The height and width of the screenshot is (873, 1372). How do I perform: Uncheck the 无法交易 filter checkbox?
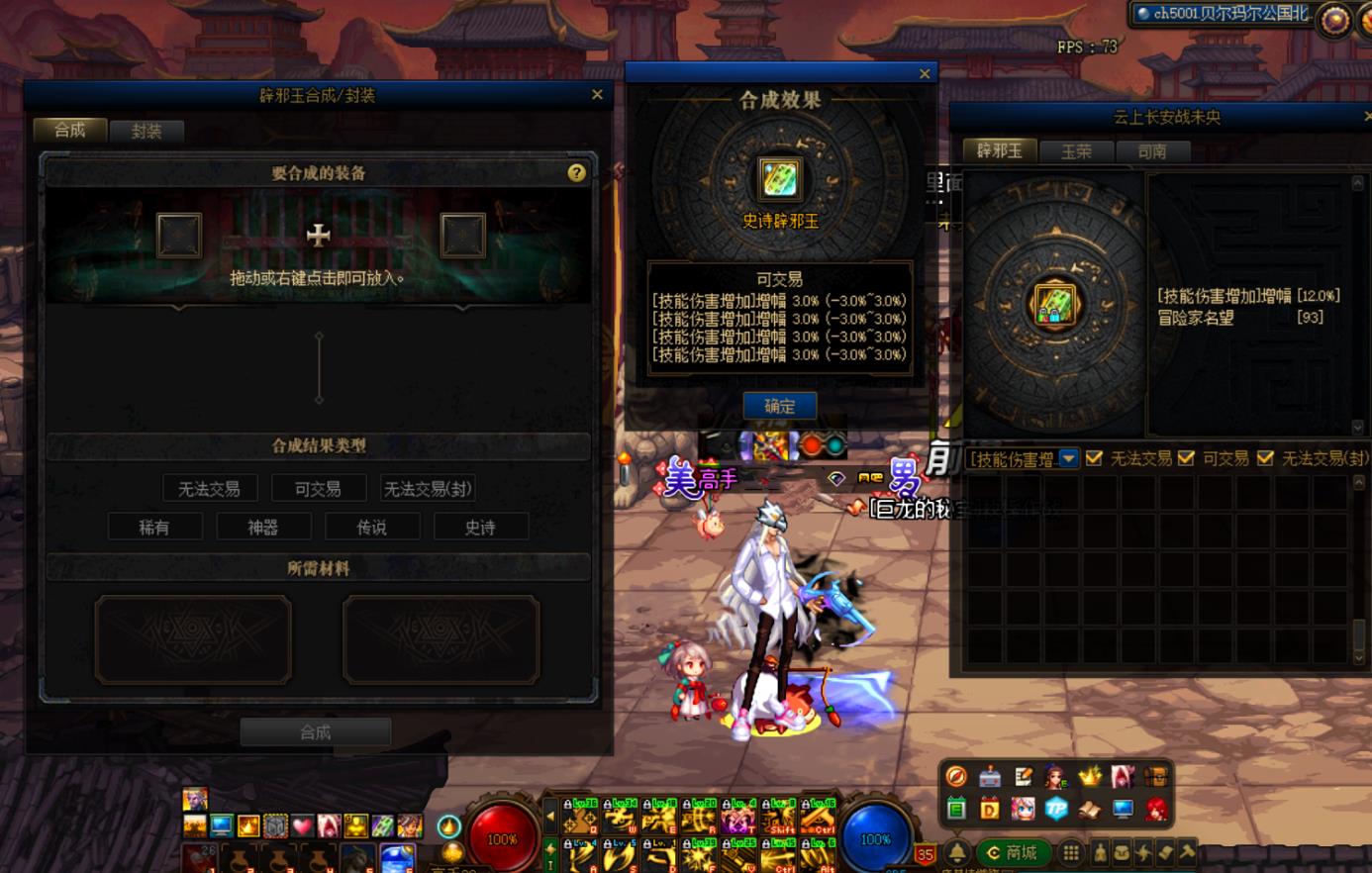point(1094,458)
